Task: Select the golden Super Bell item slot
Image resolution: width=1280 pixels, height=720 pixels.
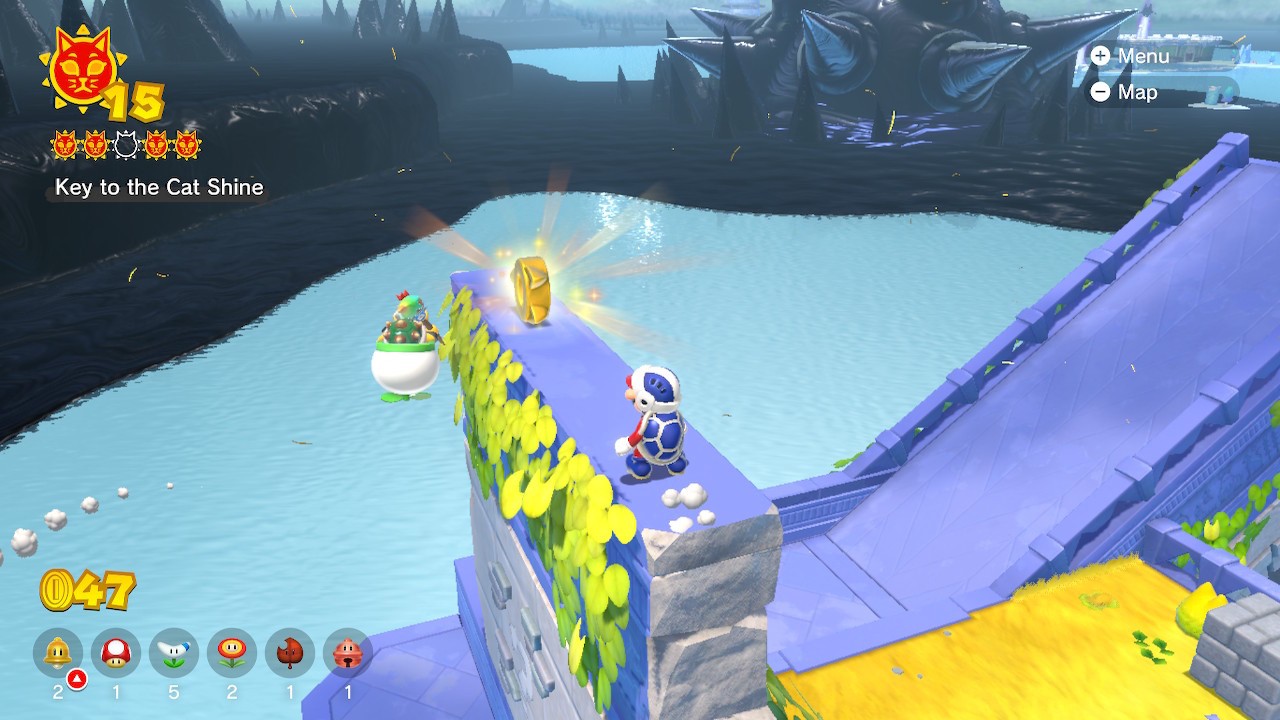Action: 58,653
